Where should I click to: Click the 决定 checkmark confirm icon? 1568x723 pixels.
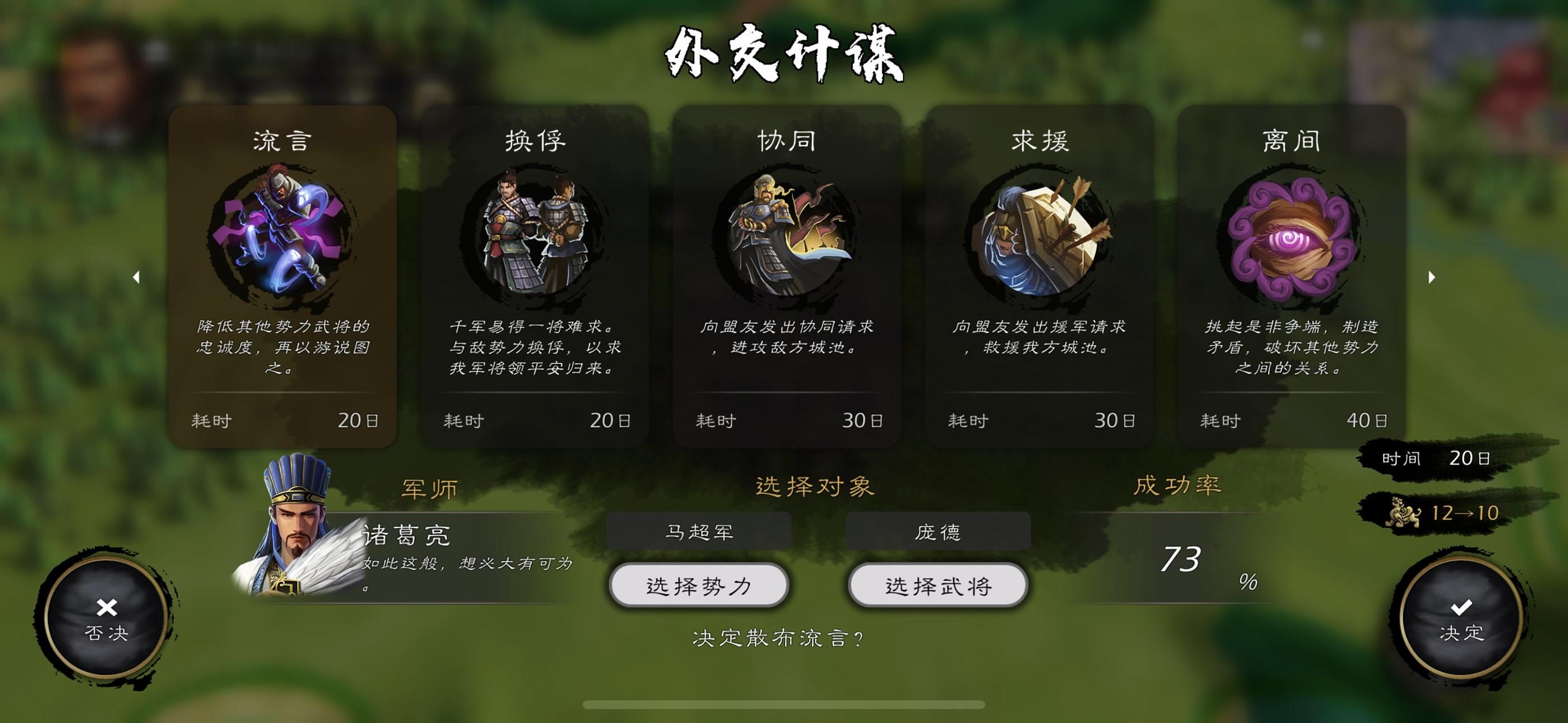(x=1461, y=609)
